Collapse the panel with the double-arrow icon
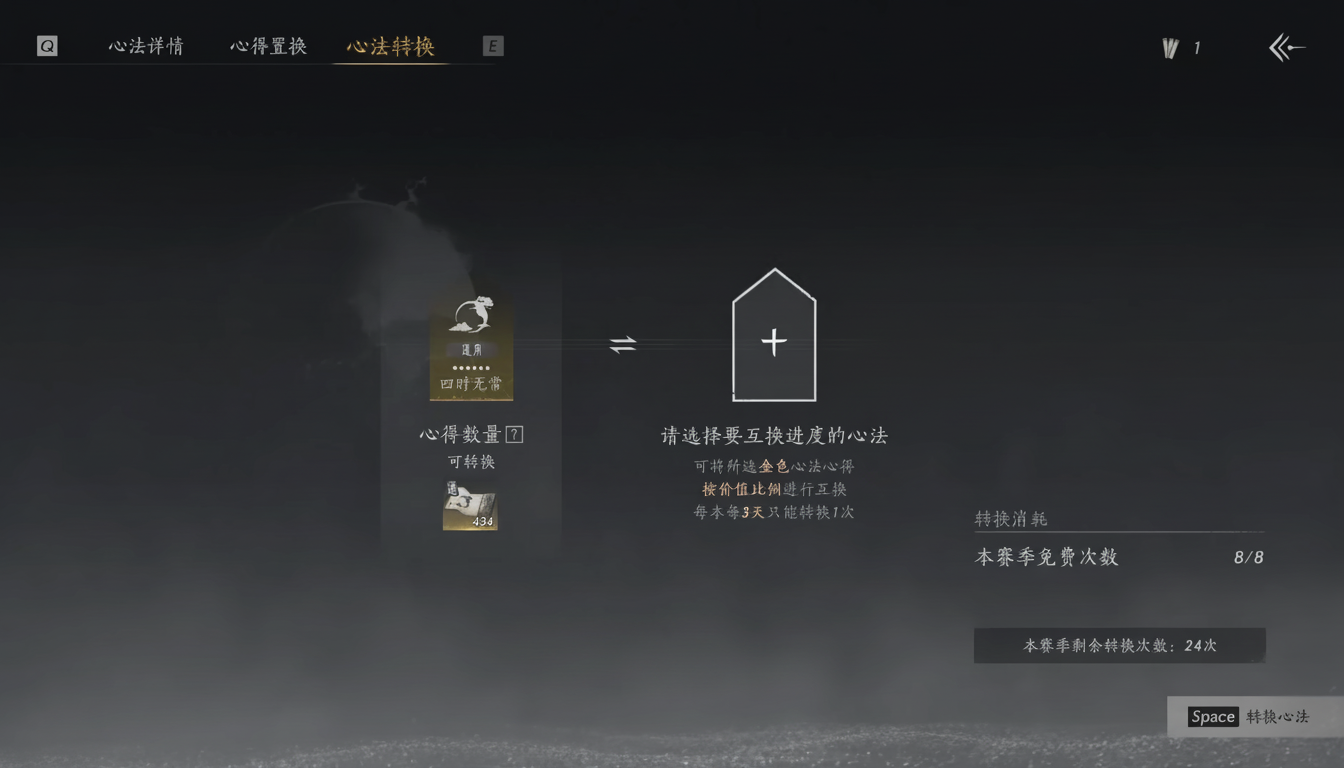The height and width of the screenshot is (768, 1344). 1287,46
